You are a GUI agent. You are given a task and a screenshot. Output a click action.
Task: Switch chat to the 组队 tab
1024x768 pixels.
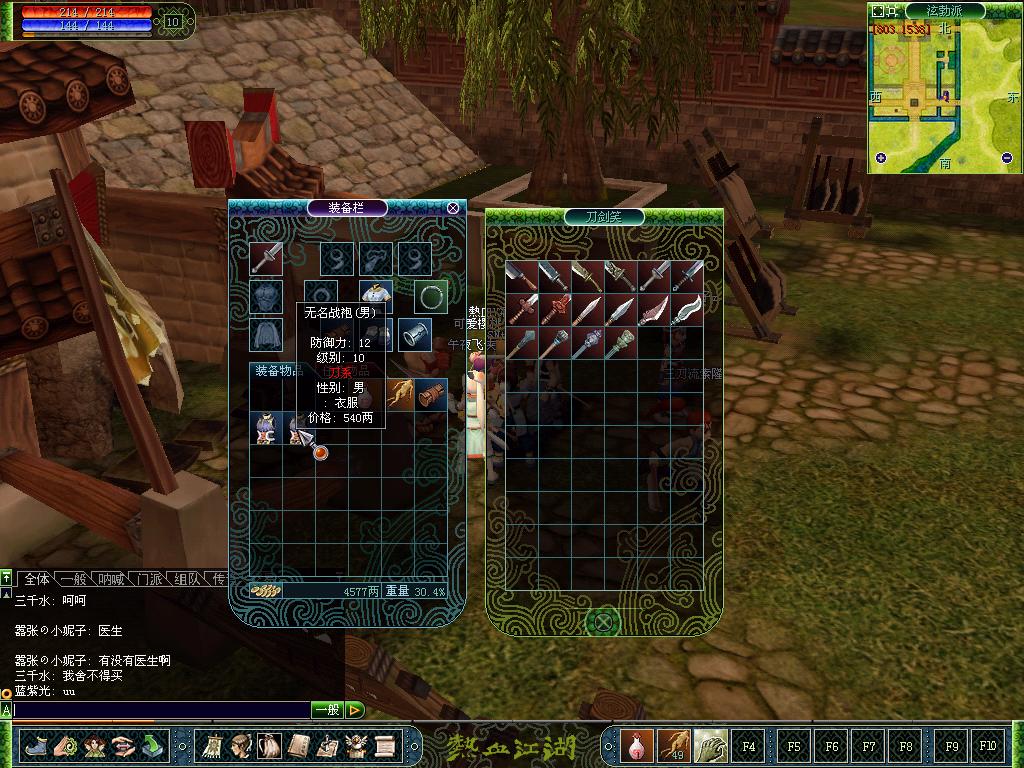tap(186, 579)
